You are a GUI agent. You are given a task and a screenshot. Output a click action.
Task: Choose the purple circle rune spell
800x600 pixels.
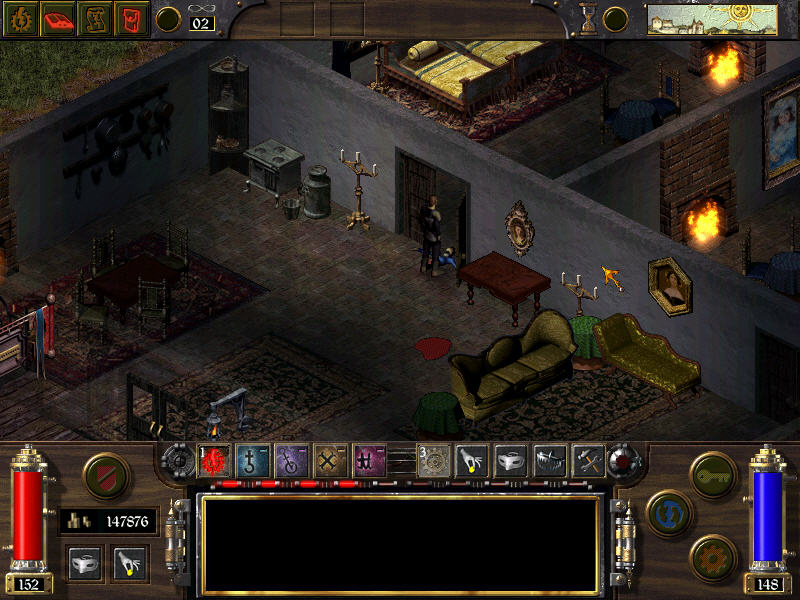click(x=291, y=460)
